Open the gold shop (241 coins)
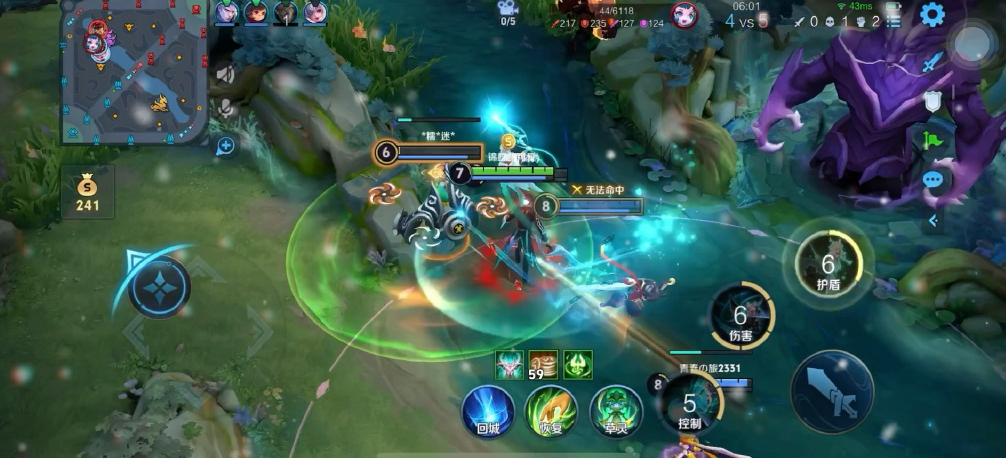1006x458 pixels. pos(88,192)
